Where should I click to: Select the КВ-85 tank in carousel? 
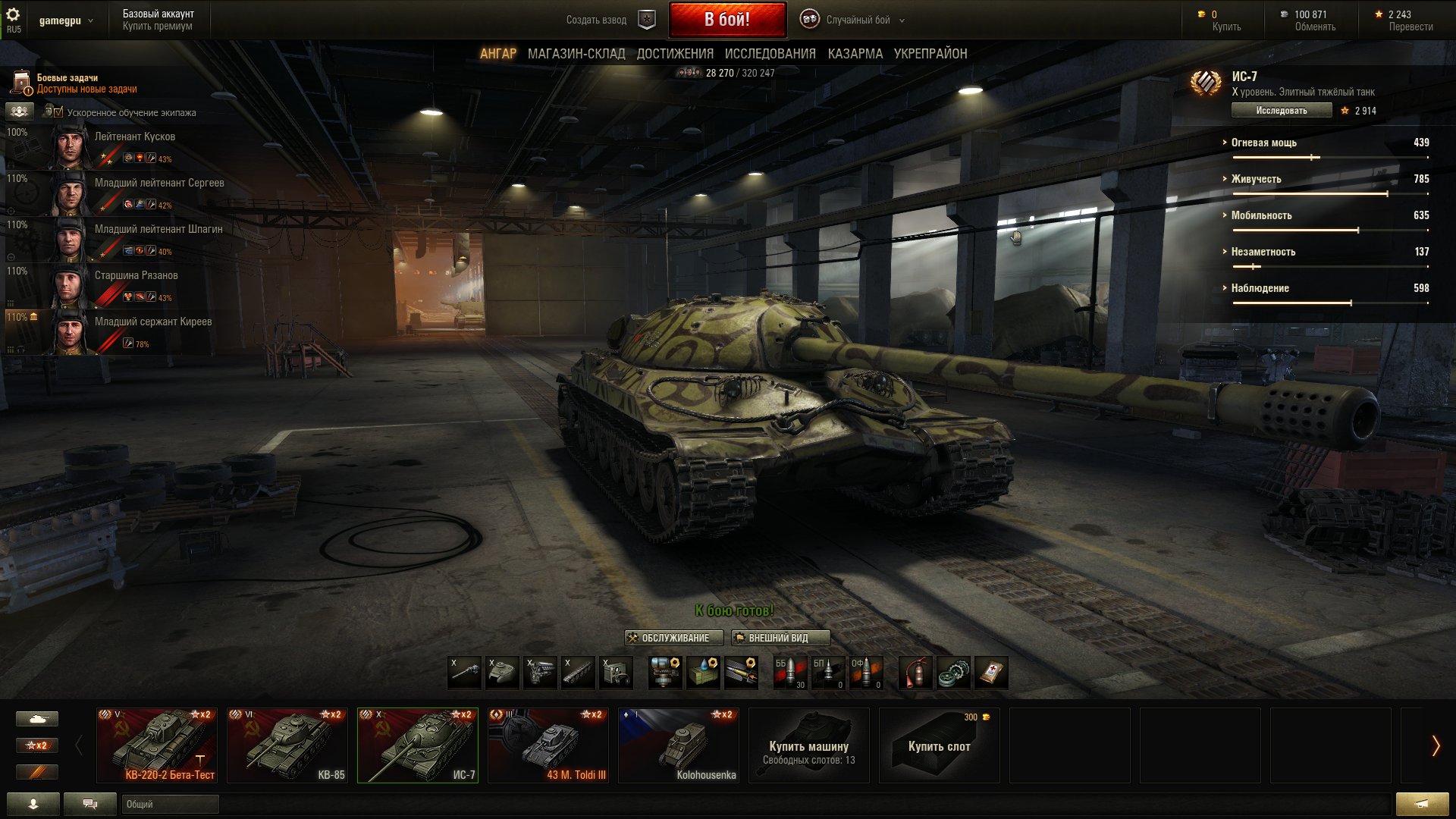[287, 745]
